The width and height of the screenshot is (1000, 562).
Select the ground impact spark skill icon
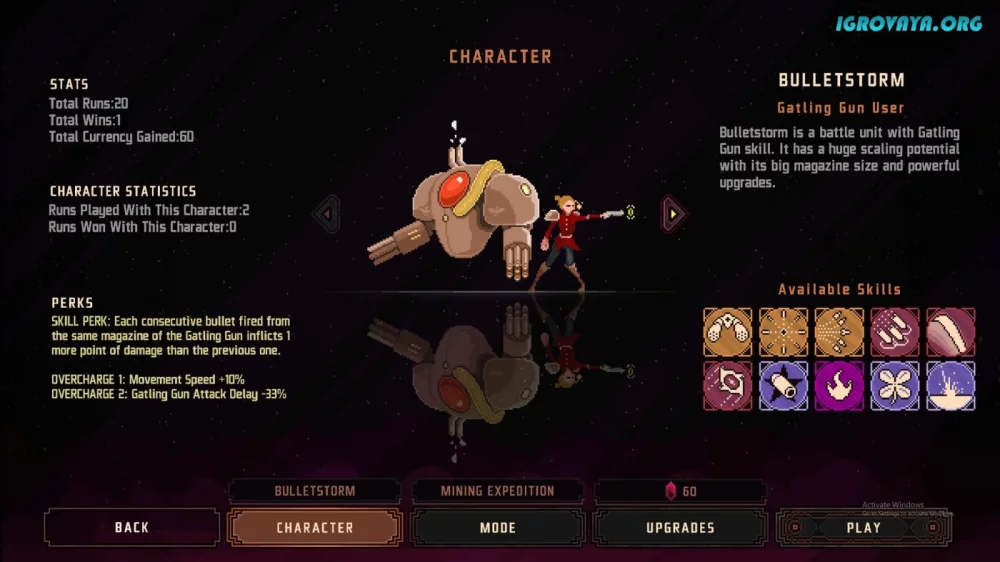tap(950, 386)
